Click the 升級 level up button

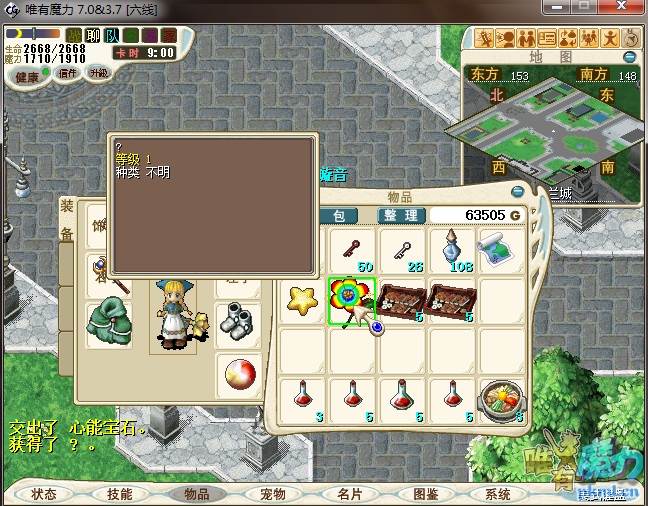(x=99, y=74)
